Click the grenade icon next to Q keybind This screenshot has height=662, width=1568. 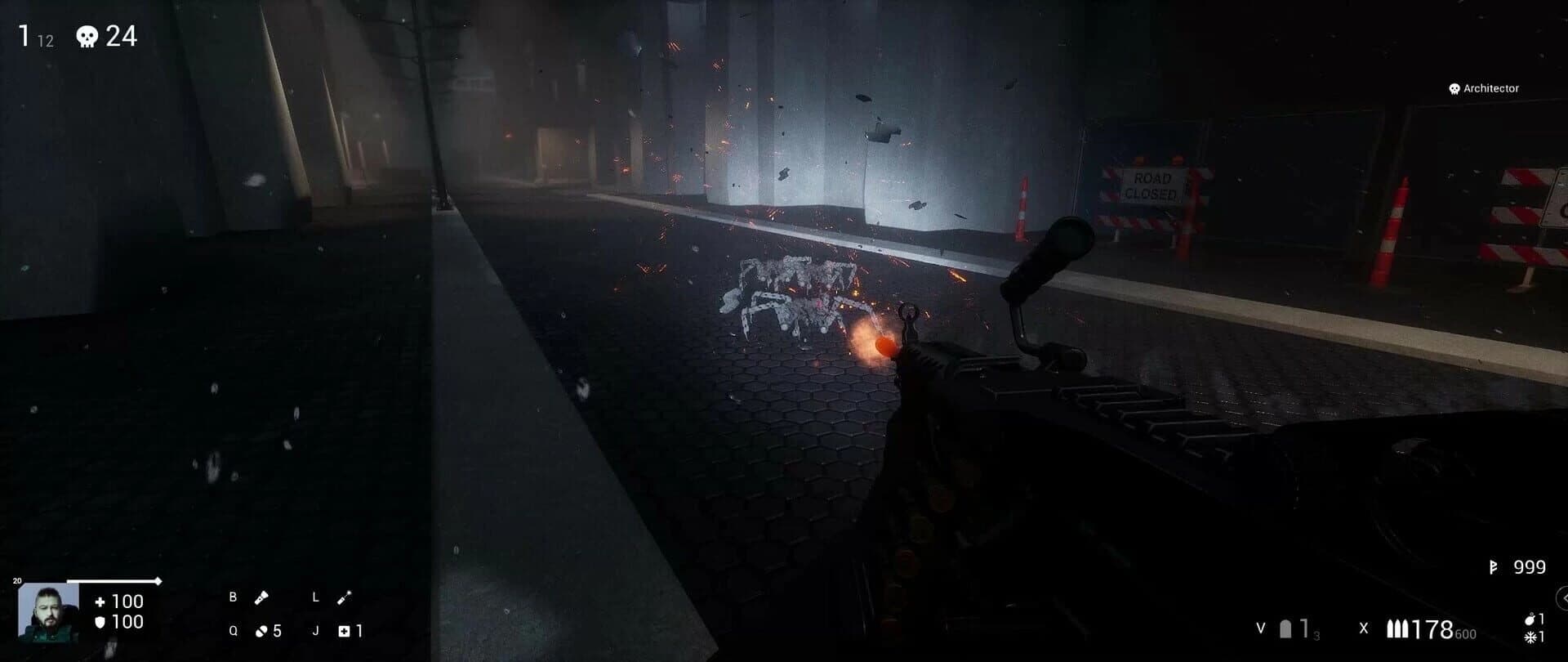[261, 631]
